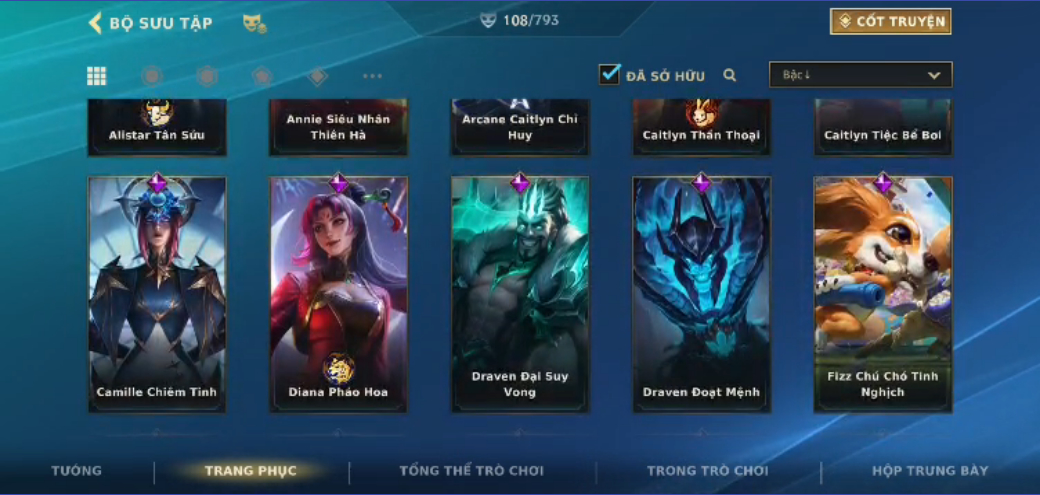Click the magnifying glass search icon
Image resolution: width=1040 pixels, height=495 pixels.
730,75
